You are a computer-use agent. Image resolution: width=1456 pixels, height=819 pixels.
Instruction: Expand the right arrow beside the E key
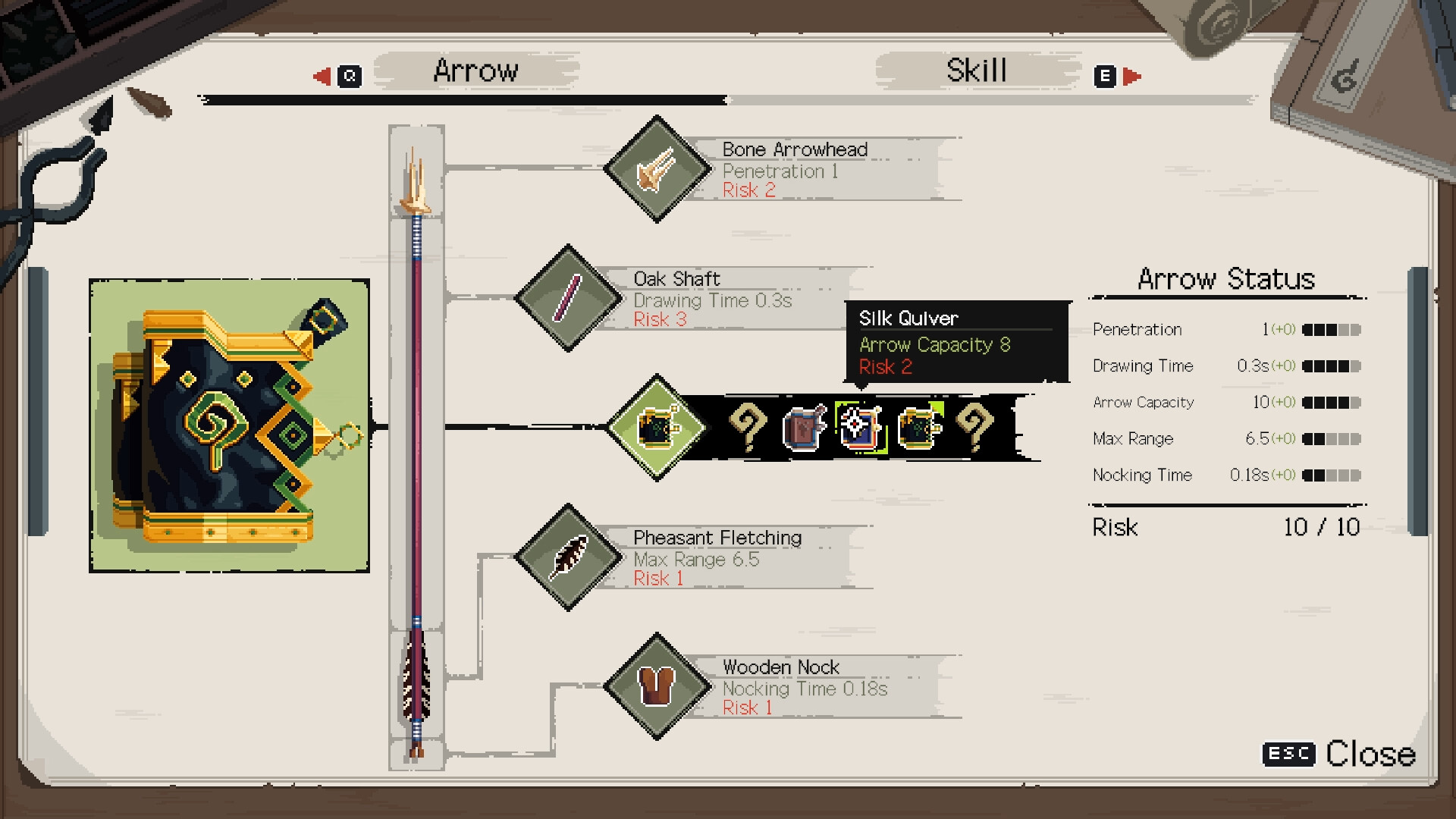pyautogui.click(x=1131, y=75)
